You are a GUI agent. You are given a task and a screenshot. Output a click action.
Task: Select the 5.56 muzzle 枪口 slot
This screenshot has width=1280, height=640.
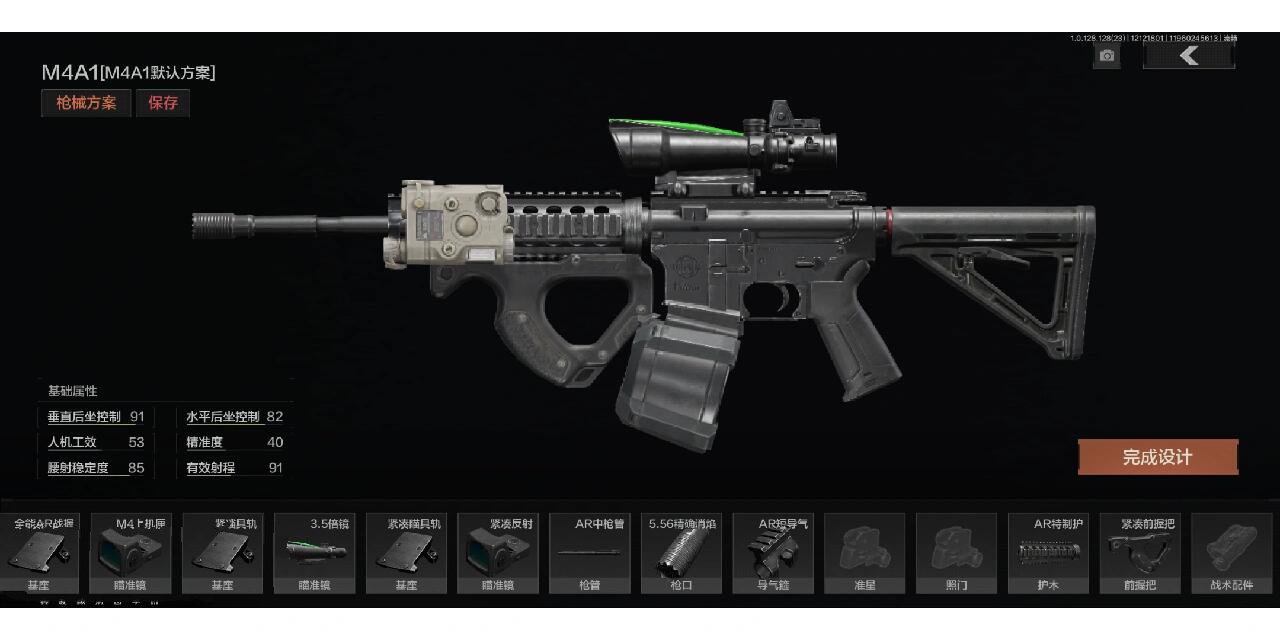681,553
